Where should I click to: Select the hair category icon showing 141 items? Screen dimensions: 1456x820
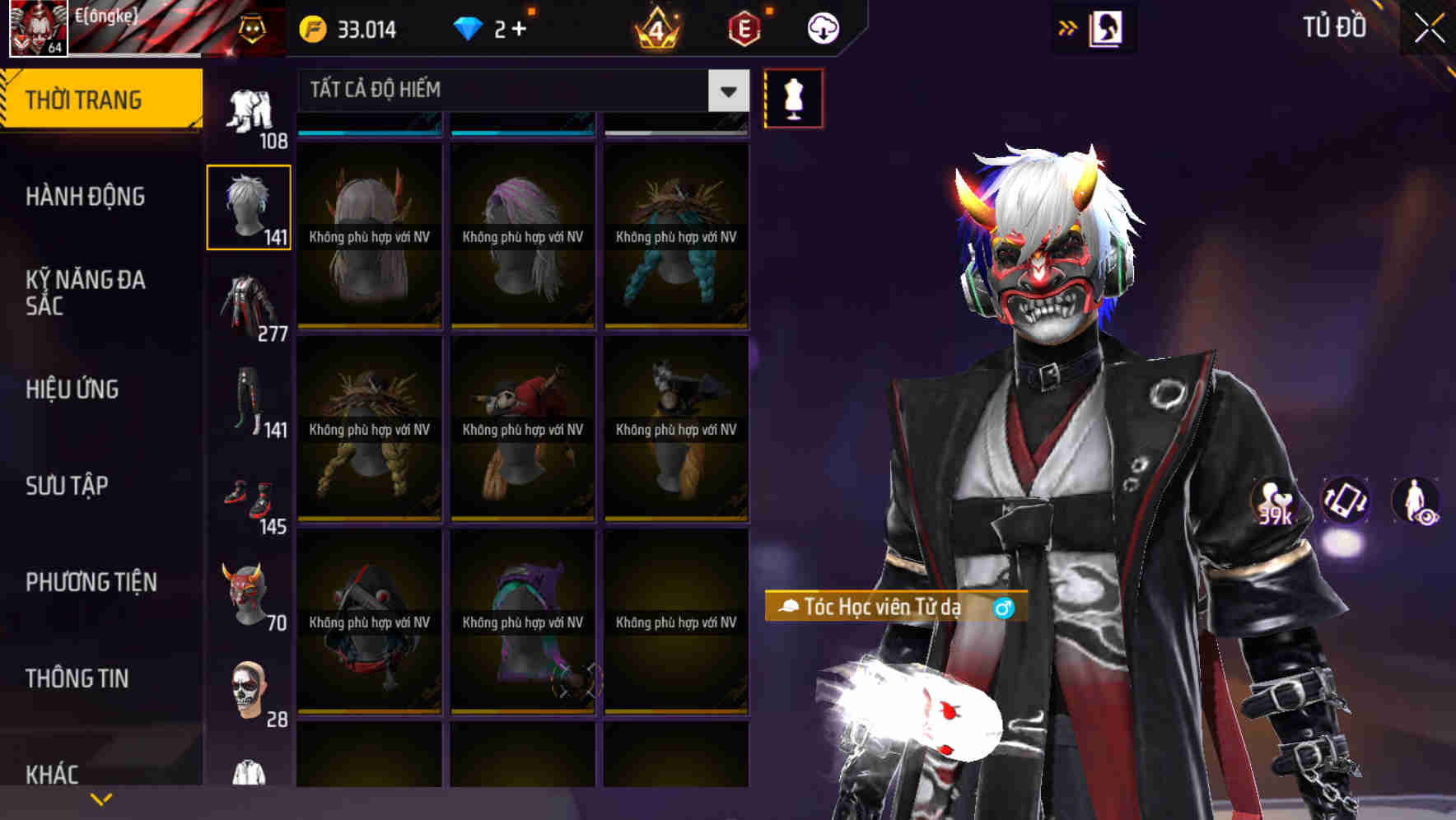pyautogui.click(x=248, y=206)
